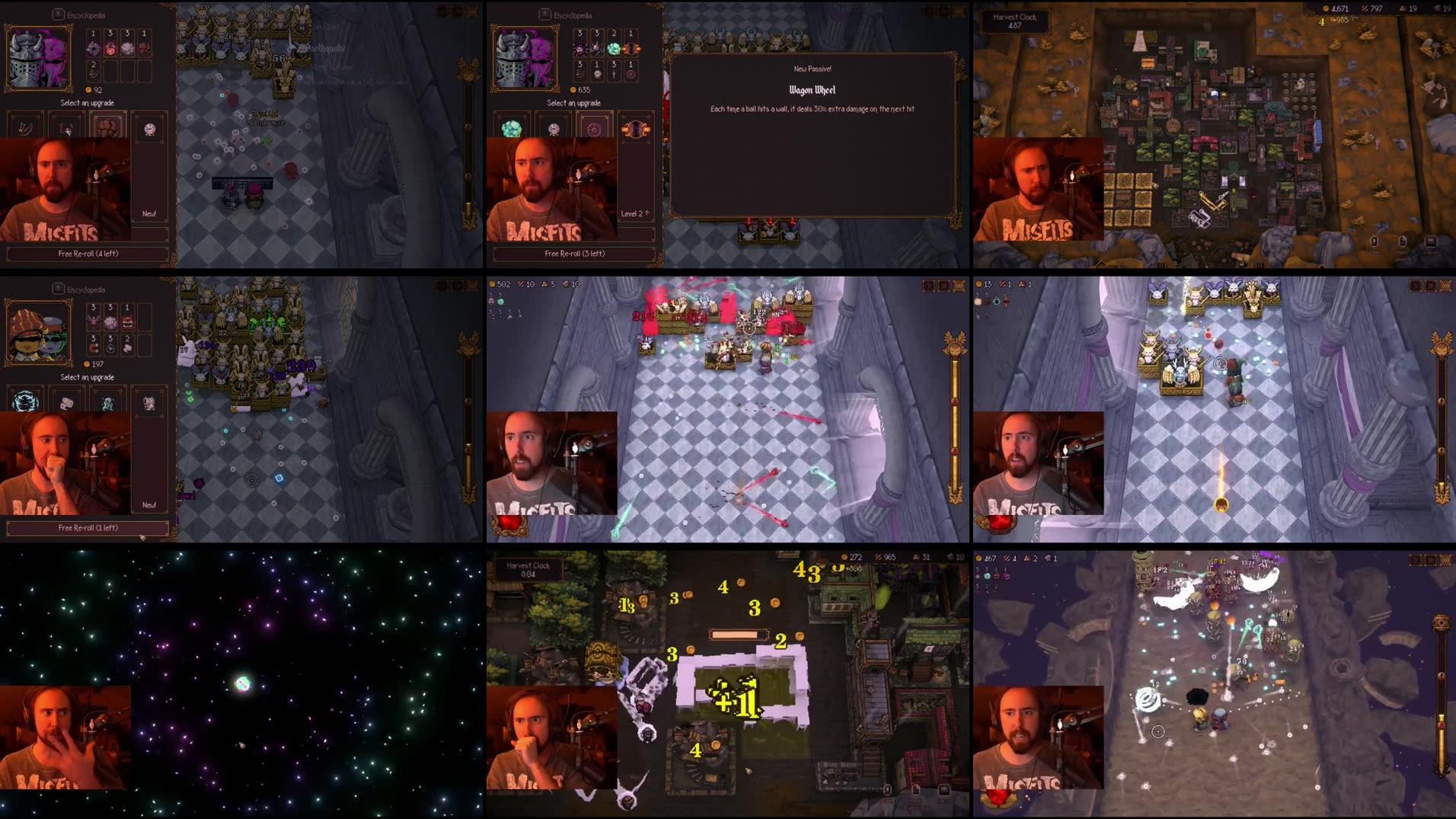The image size is (1456, 819).
Task: Pick the Wagon Wheel upgrade icon
Action: (x=594, y=128)
